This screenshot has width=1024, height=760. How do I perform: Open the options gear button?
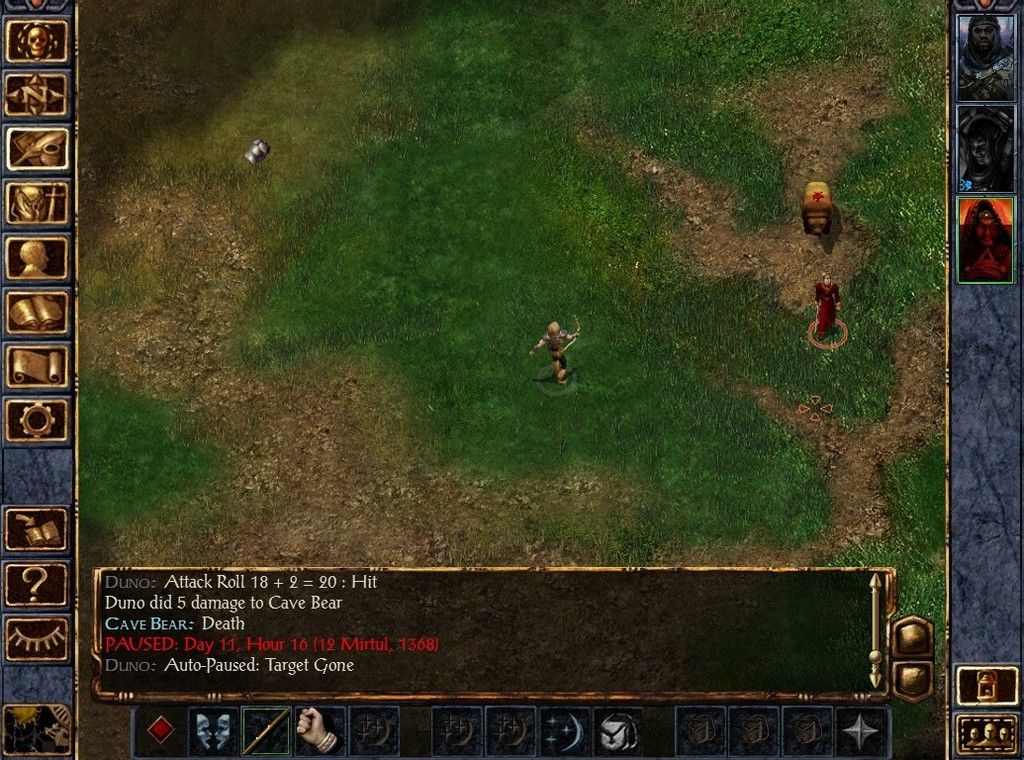[37, 419]
